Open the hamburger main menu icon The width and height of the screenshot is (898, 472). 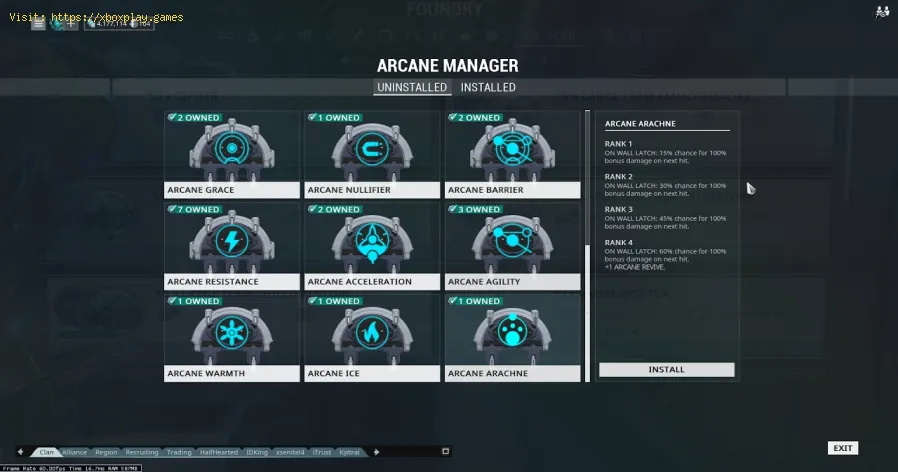click(38, 23)
